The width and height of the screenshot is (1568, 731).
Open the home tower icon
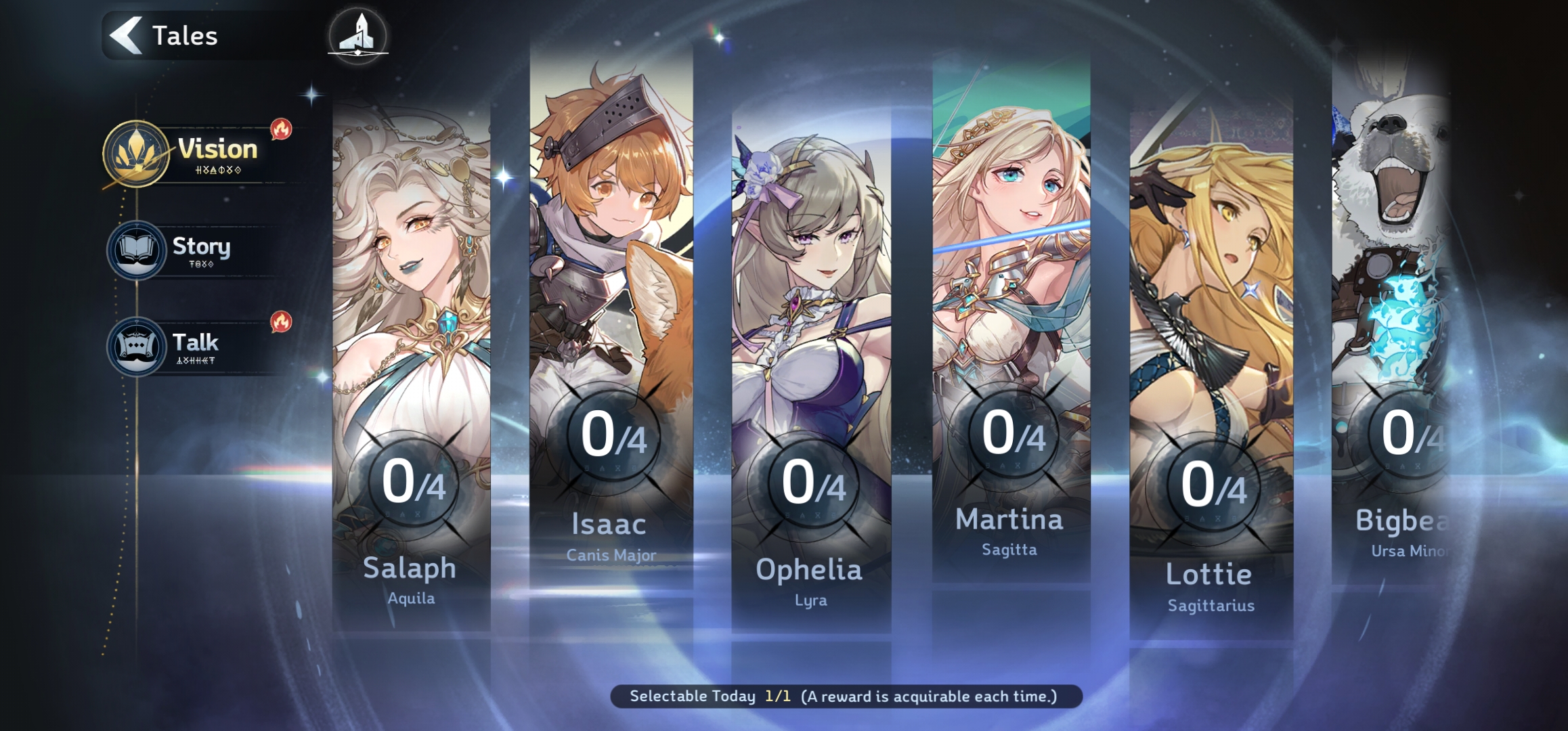tap(358, 35)
